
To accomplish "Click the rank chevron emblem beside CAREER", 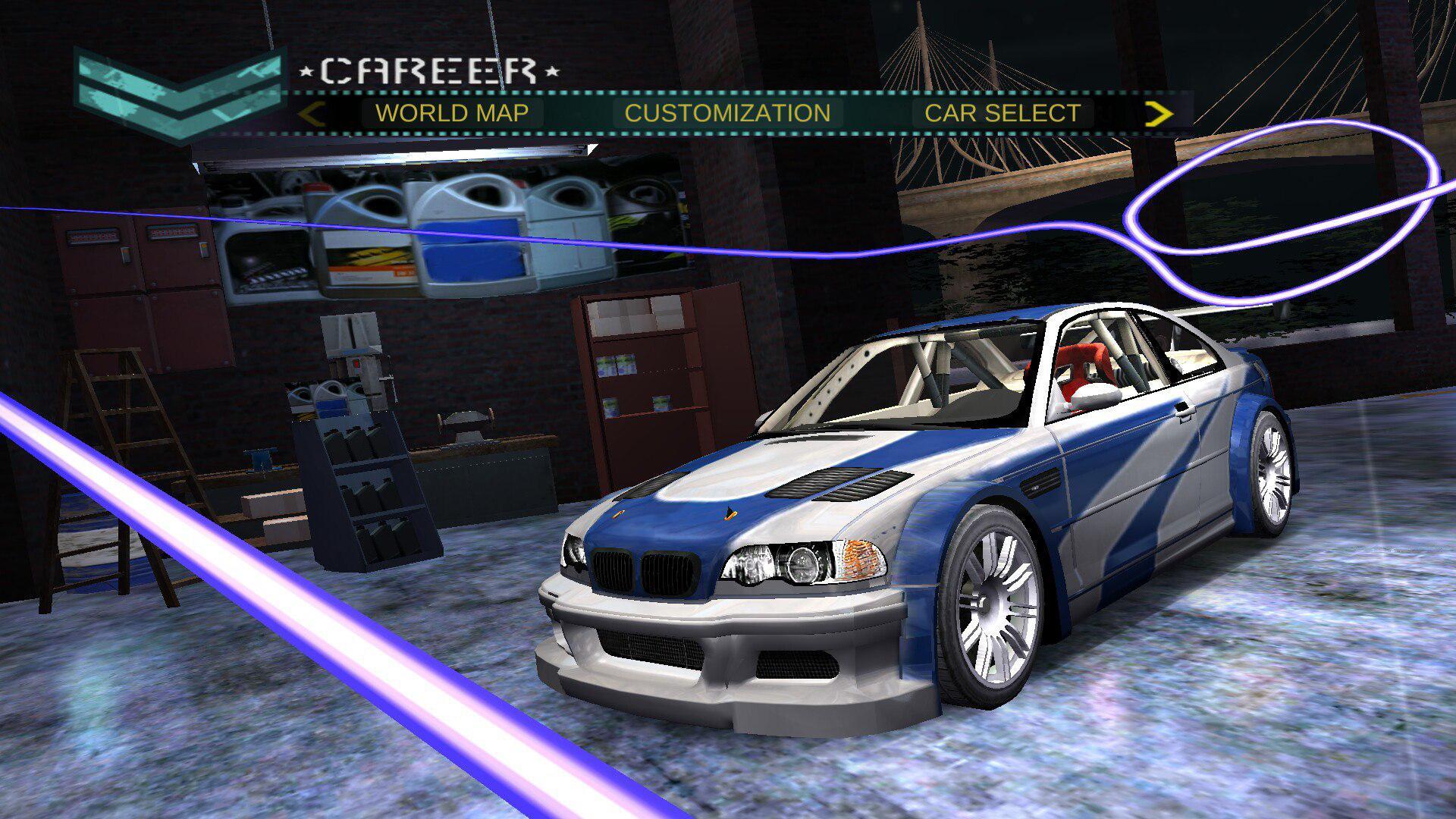I will click(x=174, y=91).
